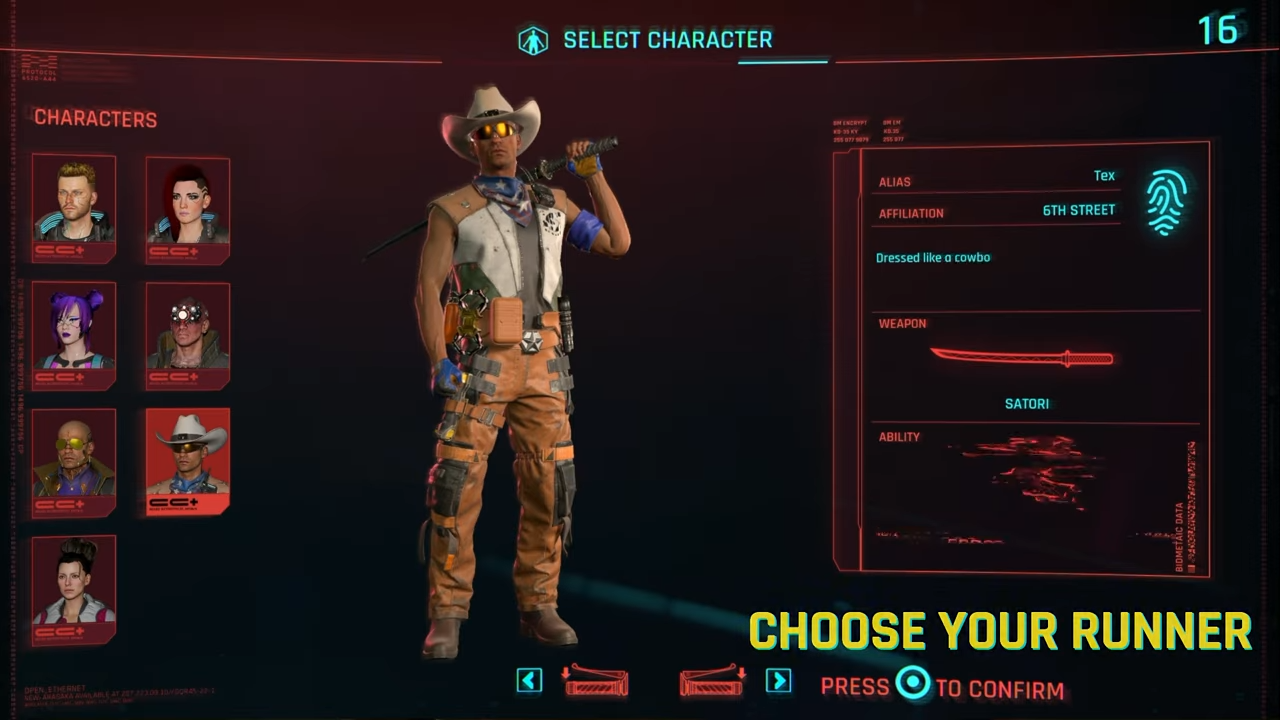Viewport: 1280px width, 720px height.
Task: Select the purple-haired character portrait
Action: click(73, 335)
